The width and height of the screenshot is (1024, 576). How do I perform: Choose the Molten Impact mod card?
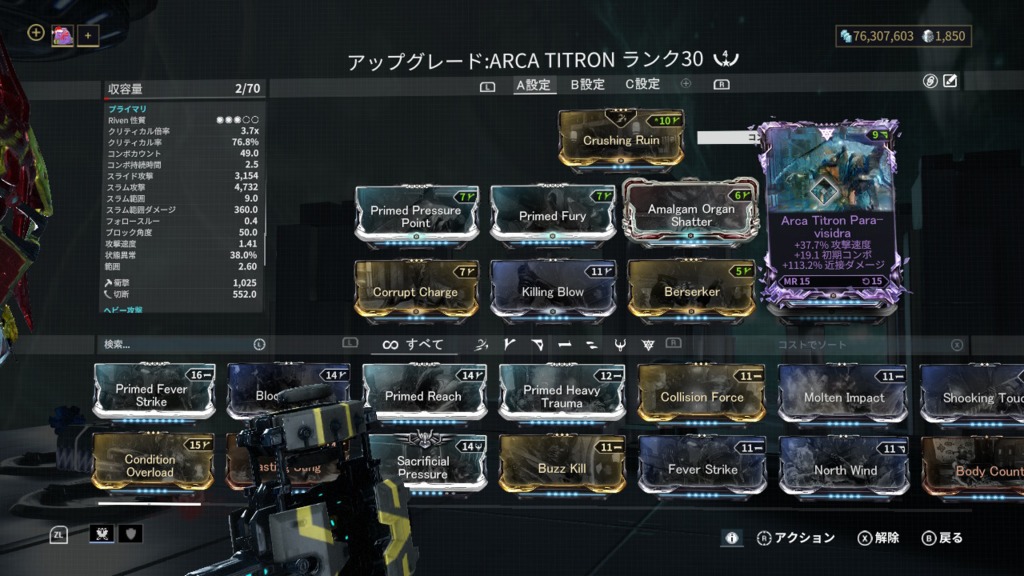click(x=843, y=396)
